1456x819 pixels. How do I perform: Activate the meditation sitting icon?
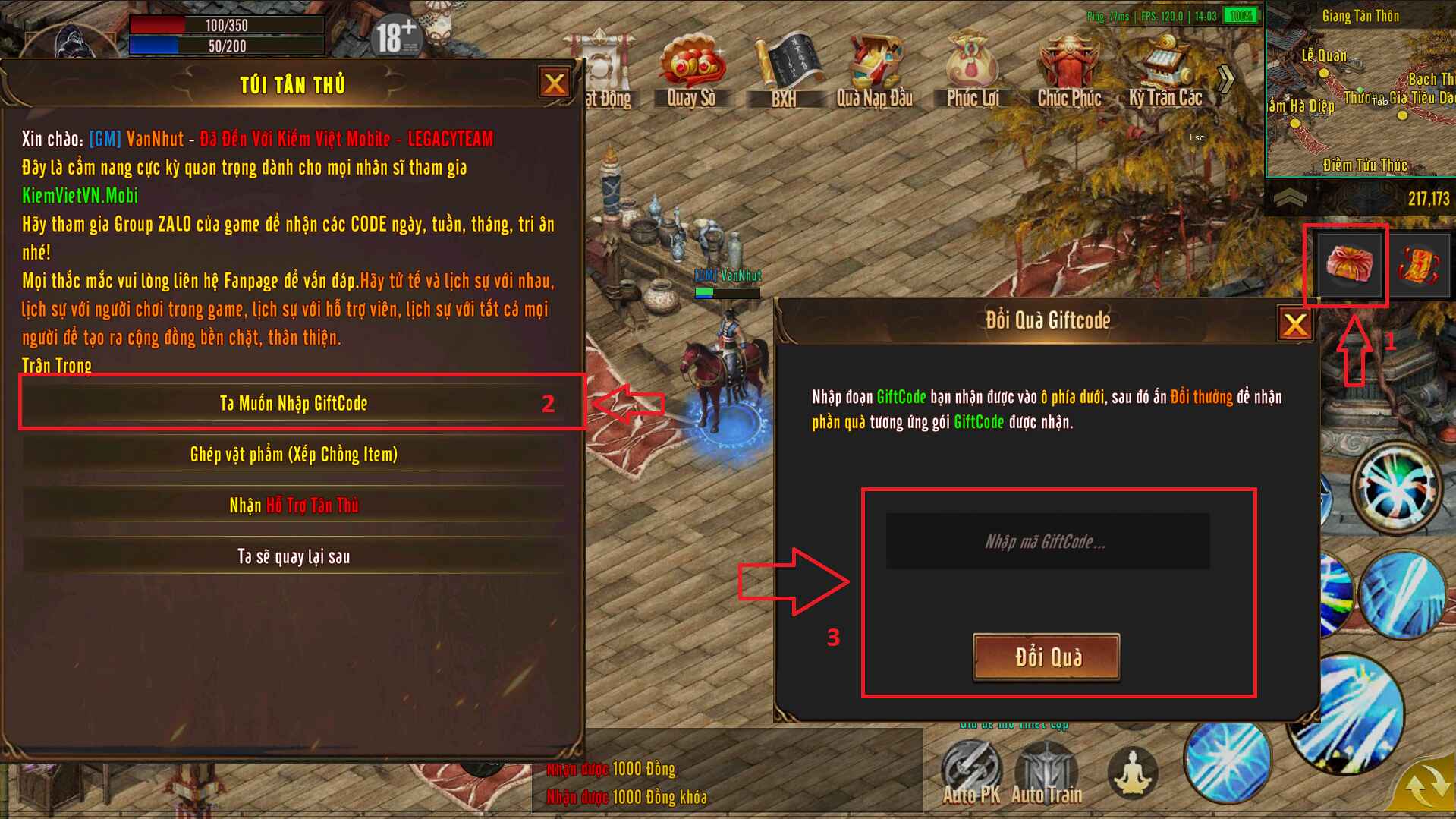[x=1132, y=773]
